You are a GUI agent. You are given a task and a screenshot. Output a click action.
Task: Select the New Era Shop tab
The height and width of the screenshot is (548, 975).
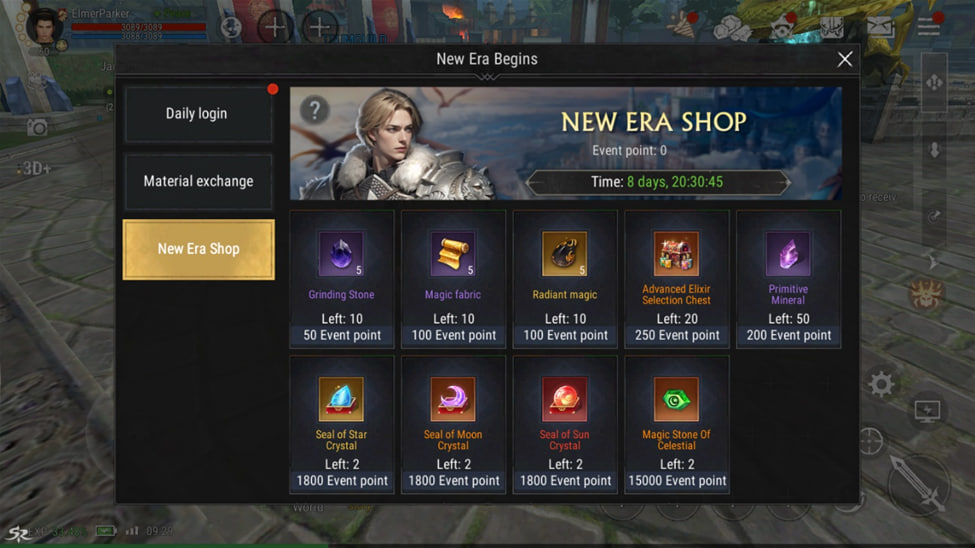tap(198, 249)
